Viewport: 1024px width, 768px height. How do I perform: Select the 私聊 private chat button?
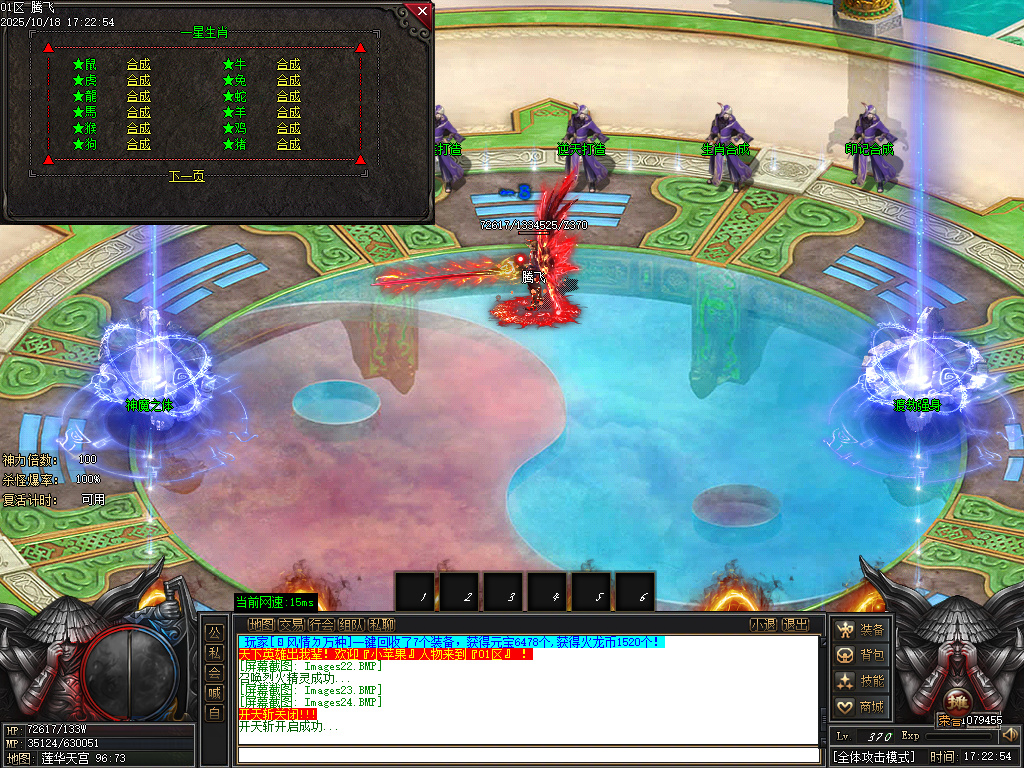click(381, 625)
